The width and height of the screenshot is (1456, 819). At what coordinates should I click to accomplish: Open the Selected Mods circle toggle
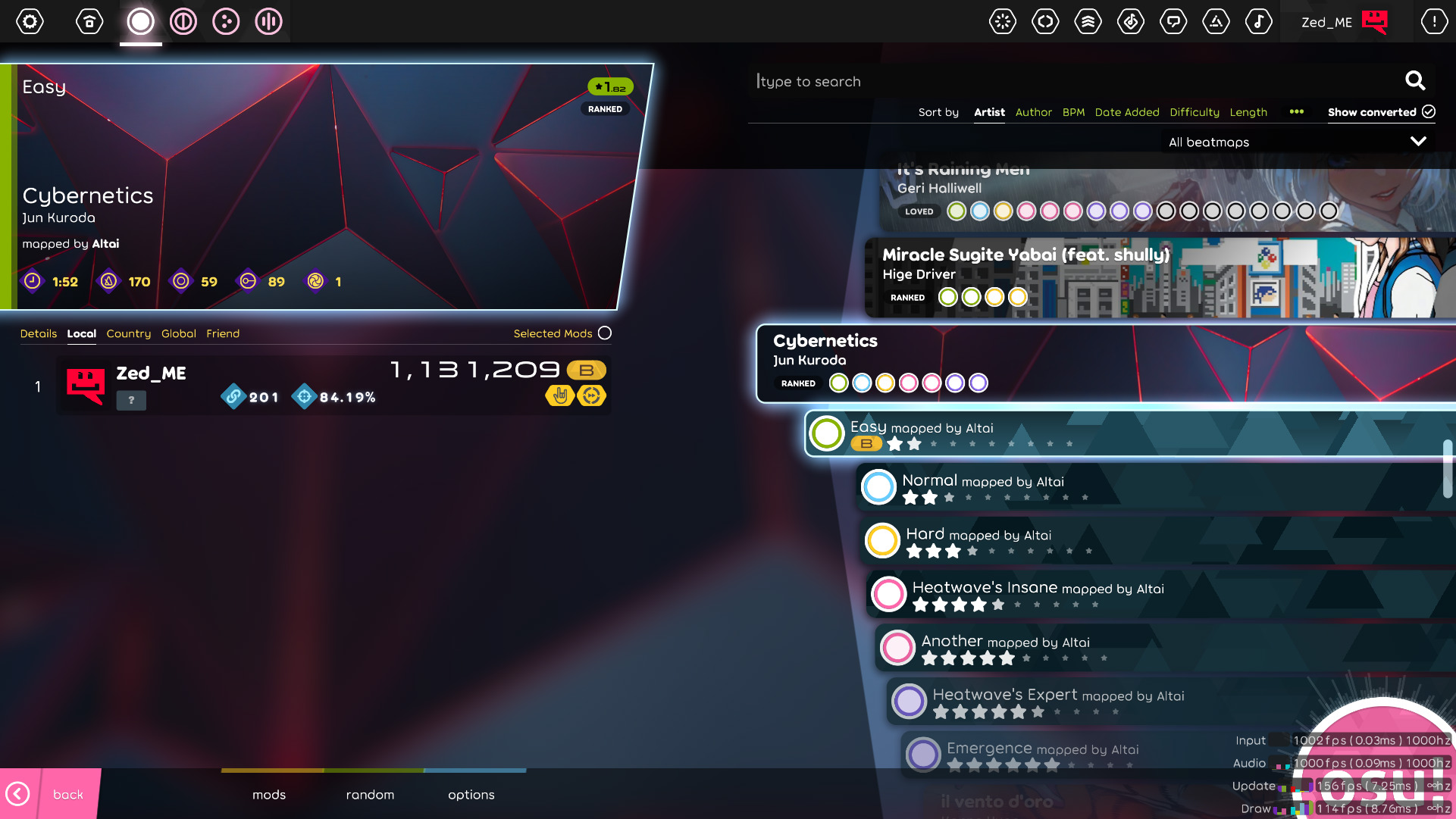tap(605, 333)
